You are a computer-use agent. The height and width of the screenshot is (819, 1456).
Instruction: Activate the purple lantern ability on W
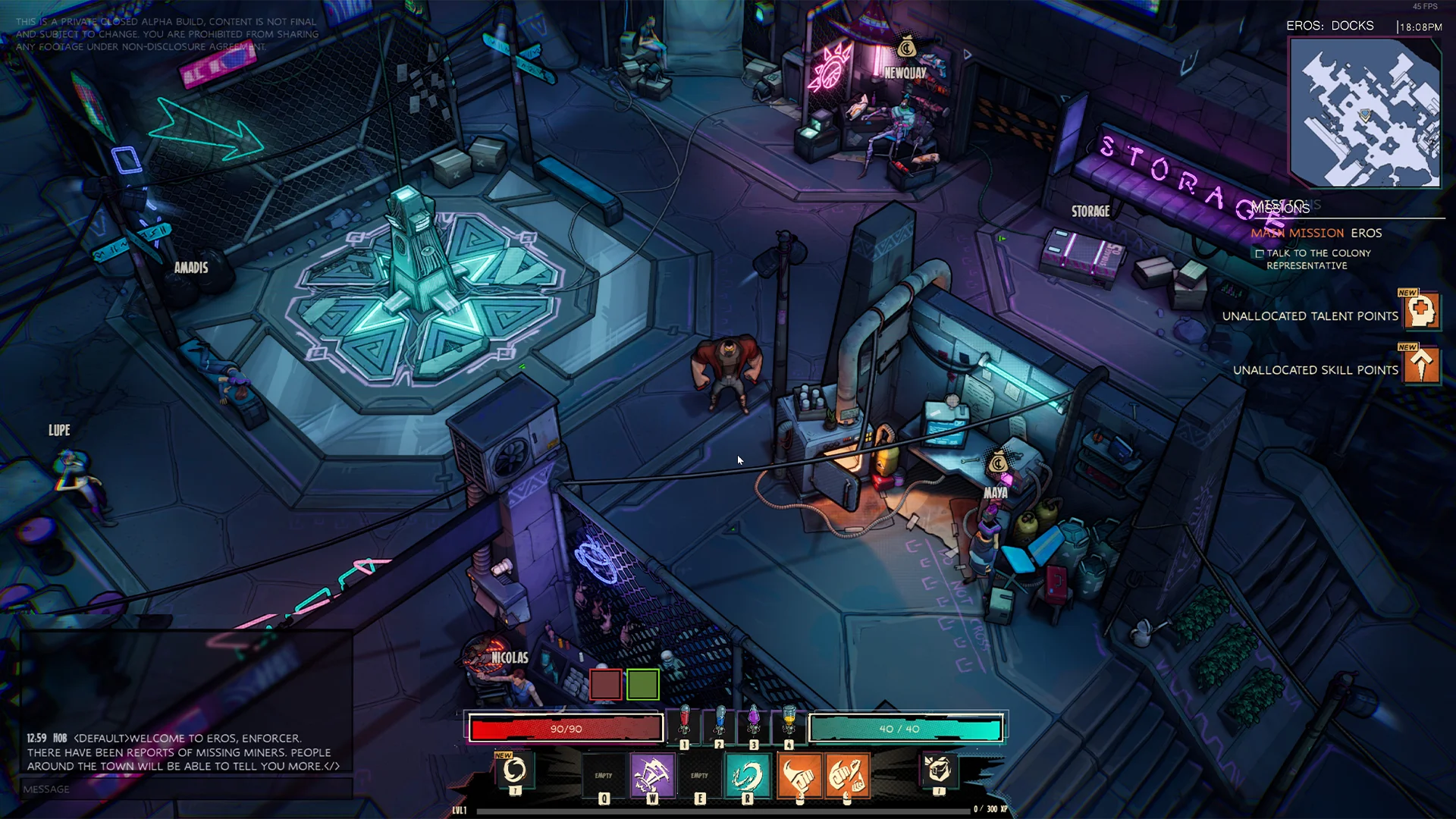pyautogui.click(x=652, y=775)
